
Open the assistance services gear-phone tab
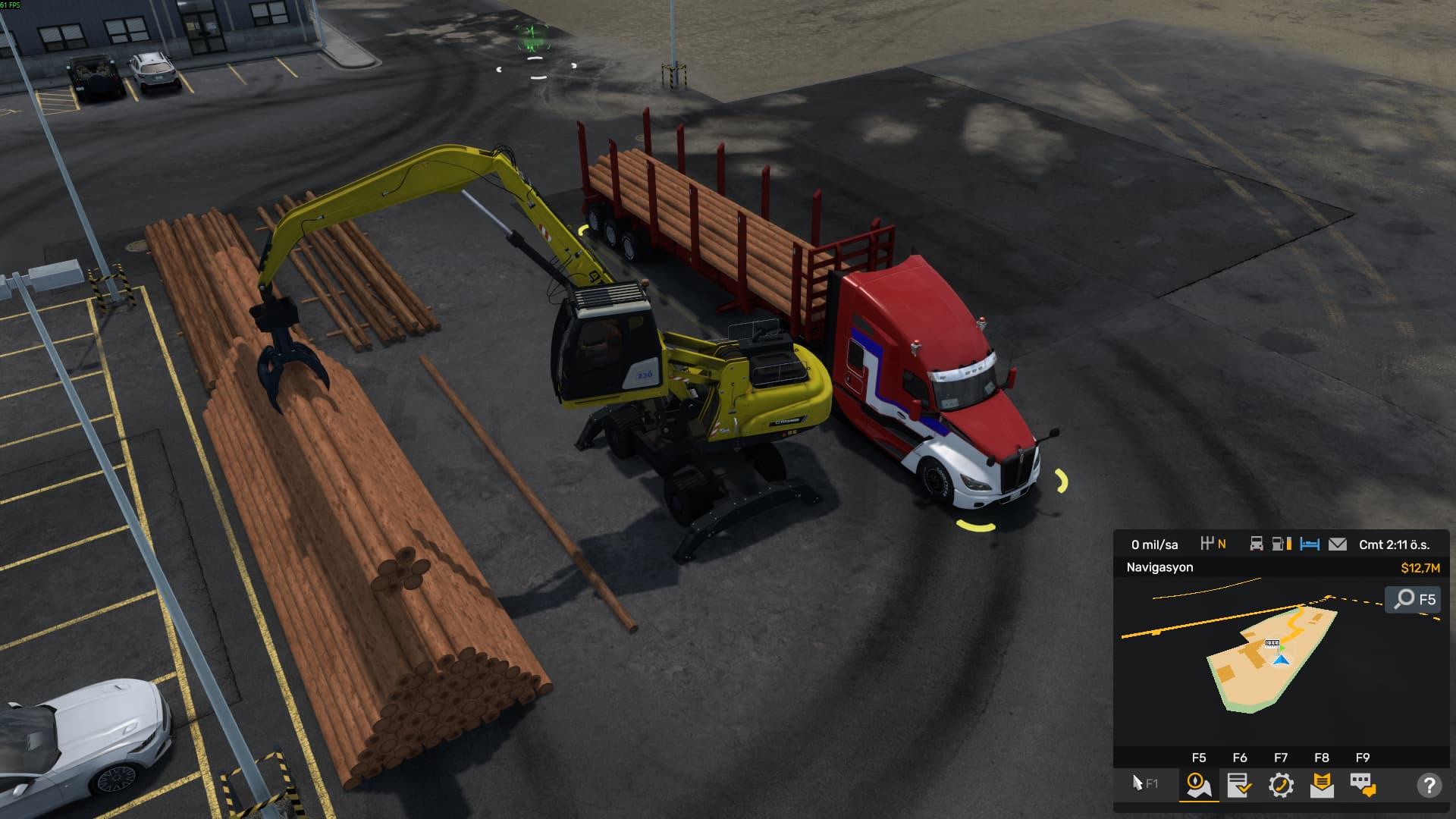(x=1281, y=785)
